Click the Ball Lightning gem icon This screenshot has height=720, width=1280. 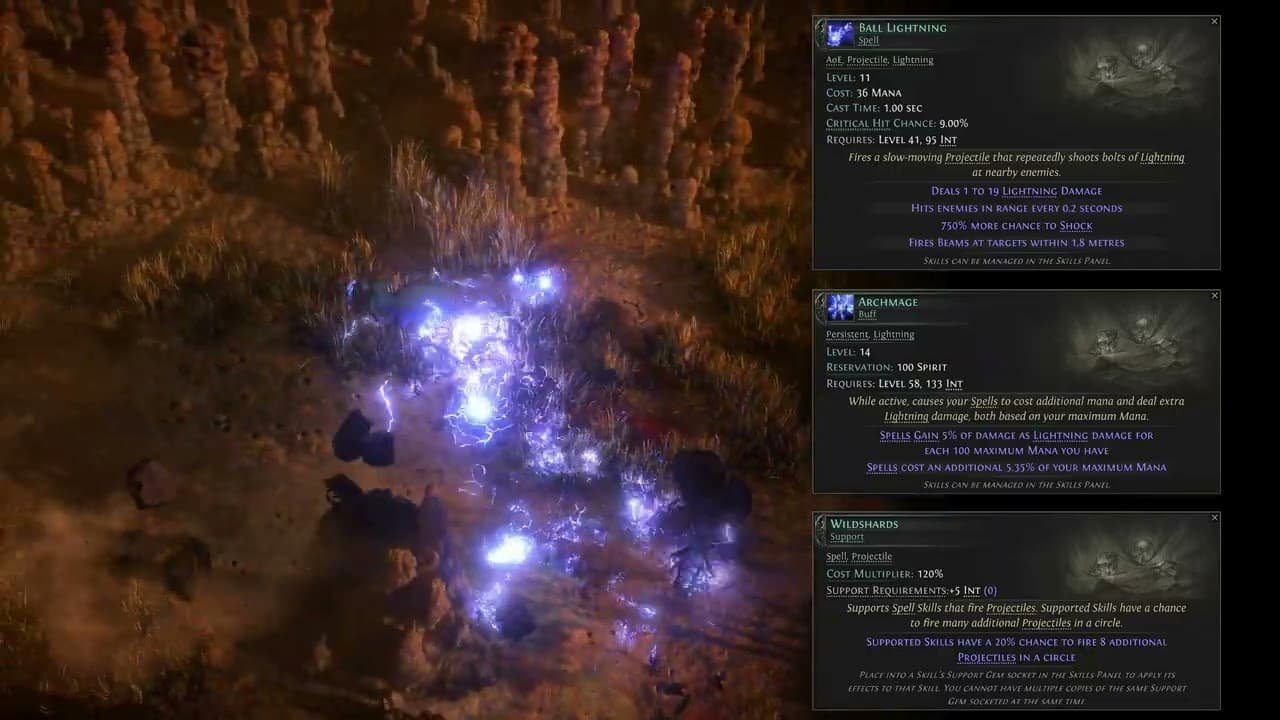tap(838, 33)
